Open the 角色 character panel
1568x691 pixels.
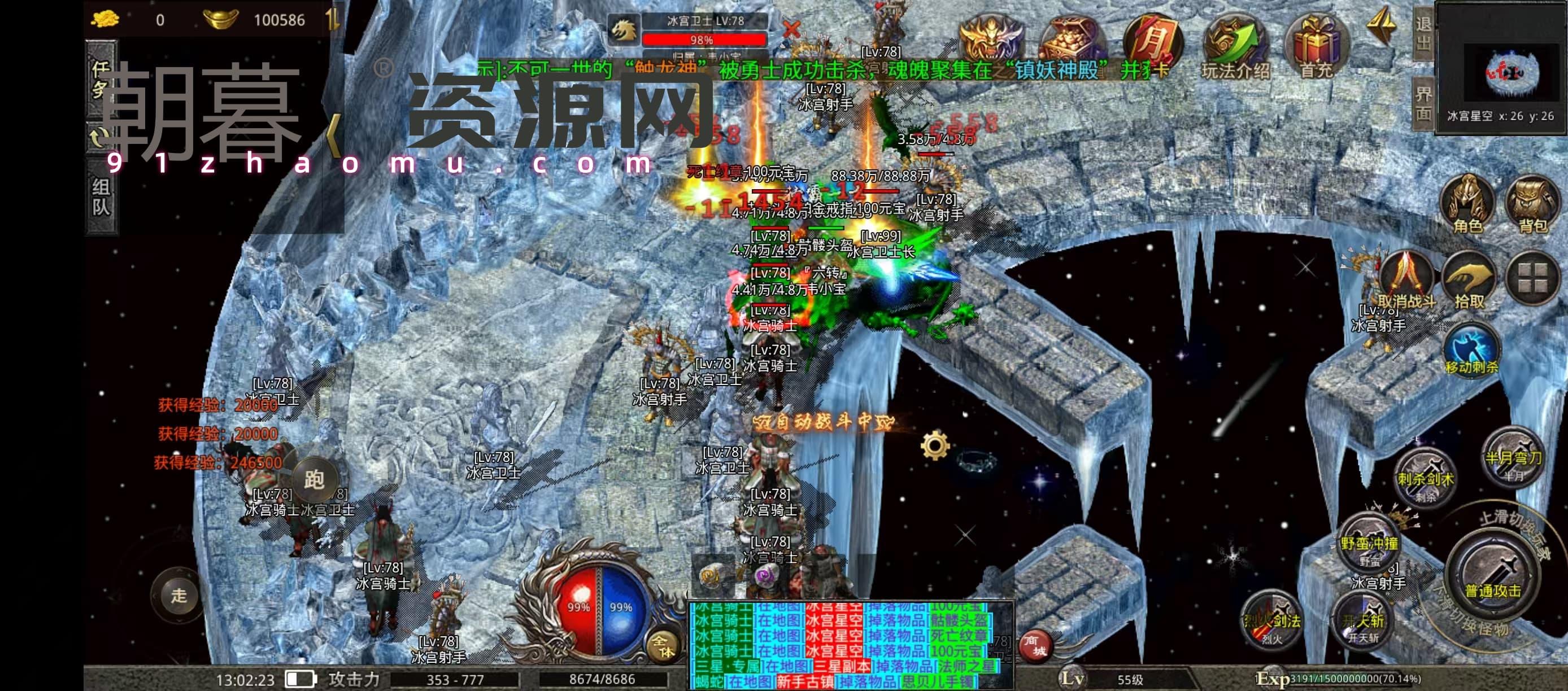(x=1467, y=204)
